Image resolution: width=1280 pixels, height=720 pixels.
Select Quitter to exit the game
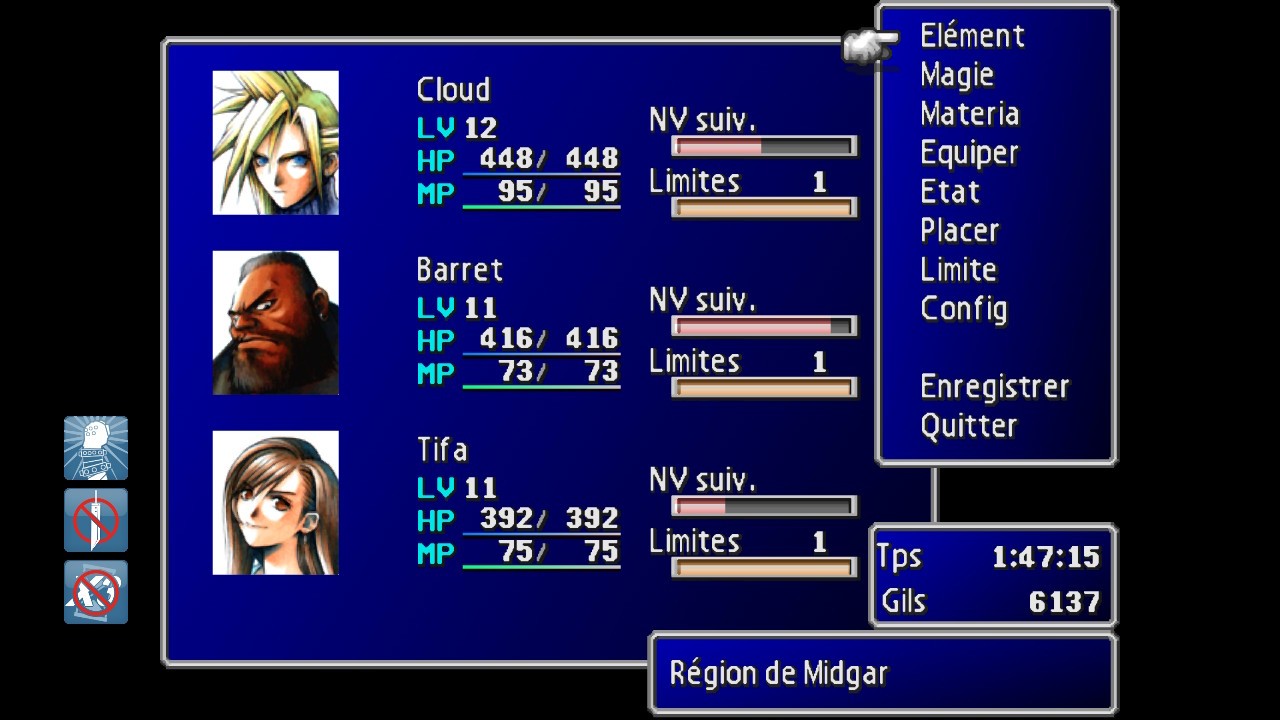tap(968, 426)
